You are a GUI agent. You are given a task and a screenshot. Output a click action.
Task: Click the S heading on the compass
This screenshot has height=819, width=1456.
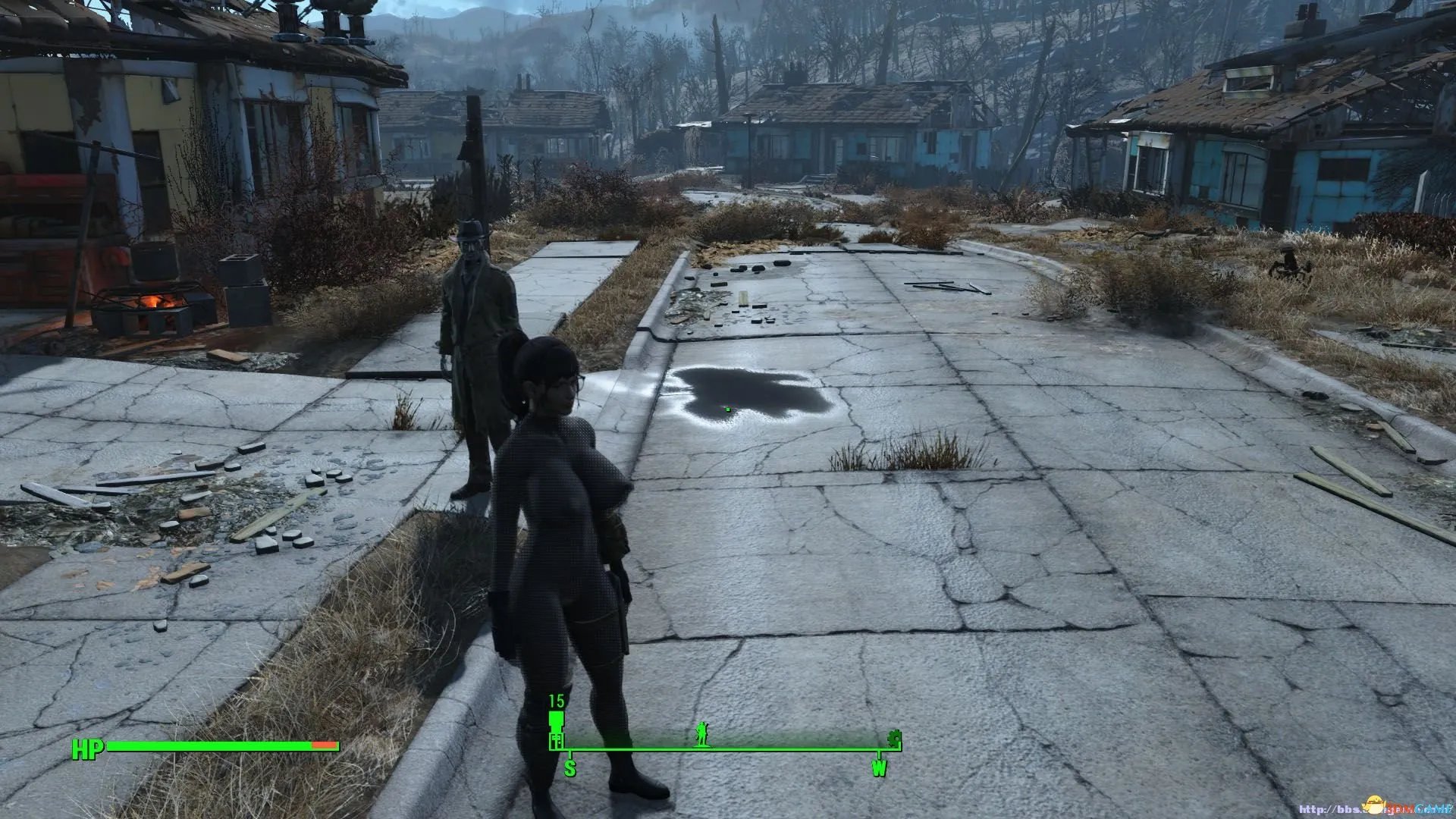click(x=570, y=768)
